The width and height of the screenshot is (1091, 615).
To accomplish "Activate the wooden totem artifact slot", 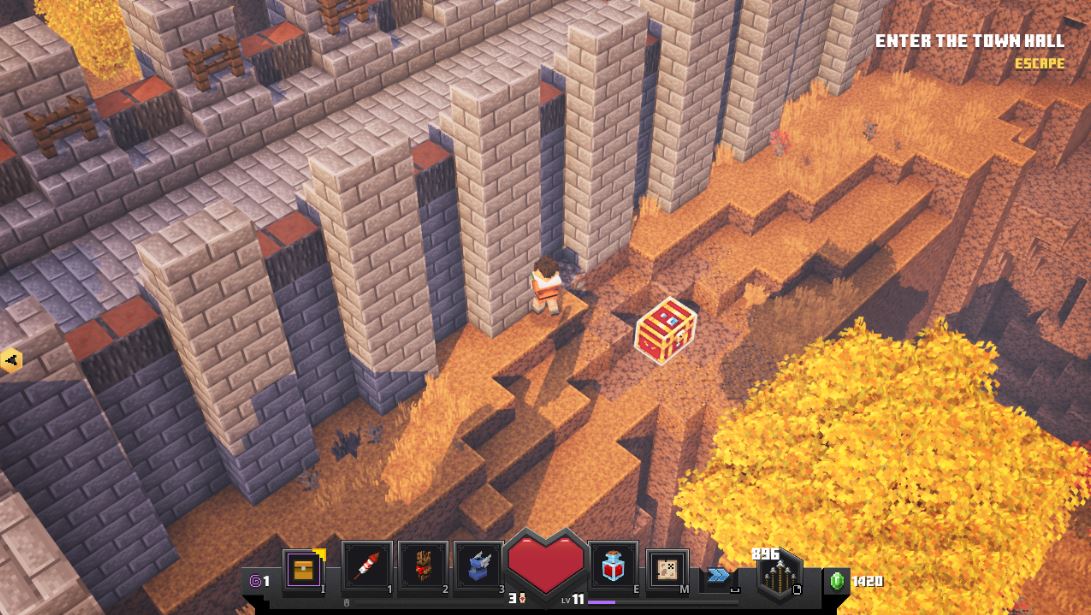I will [x=422, y=567].
